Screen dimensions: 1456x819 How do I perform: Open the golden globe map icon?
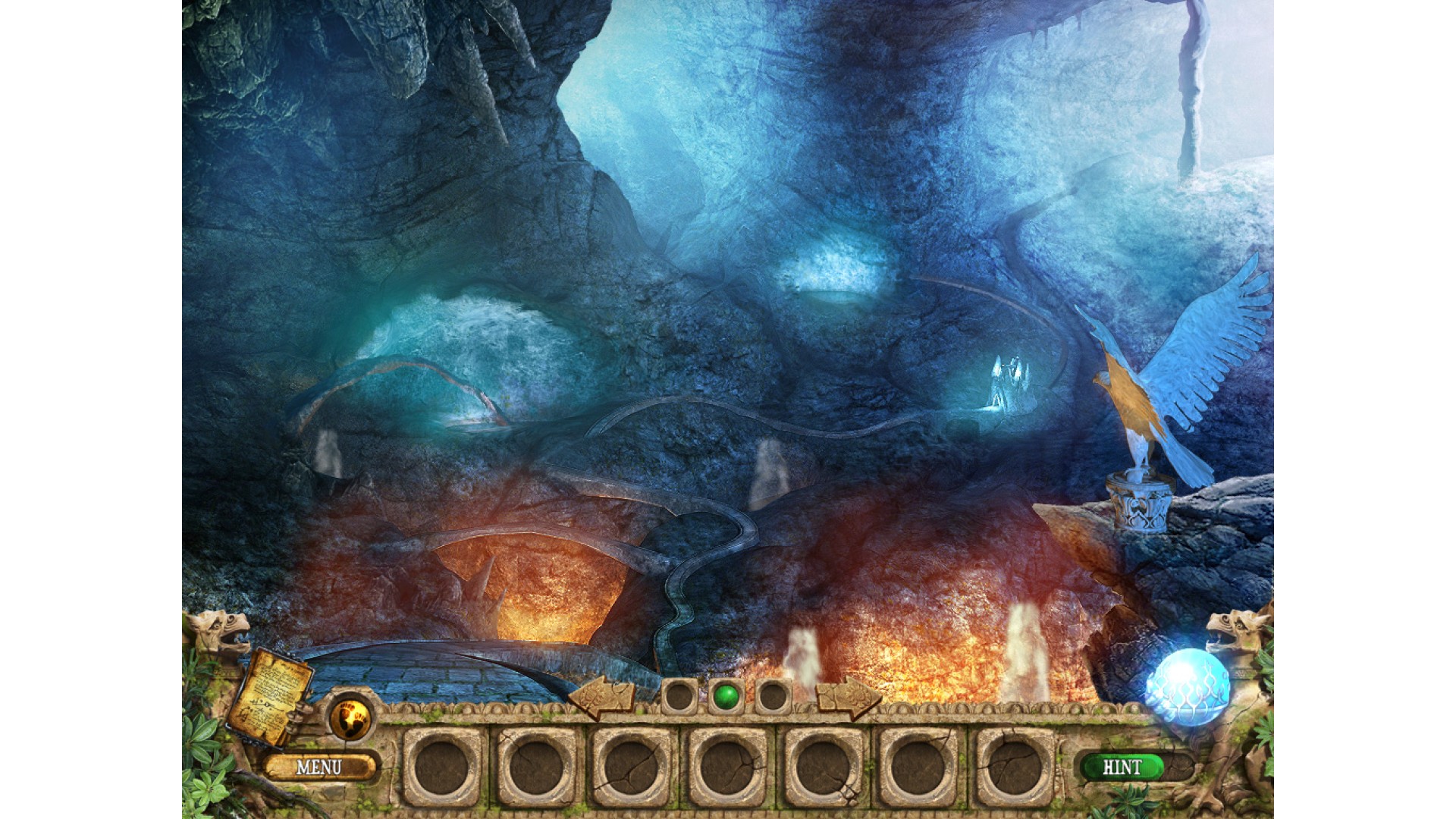point(350,716)
